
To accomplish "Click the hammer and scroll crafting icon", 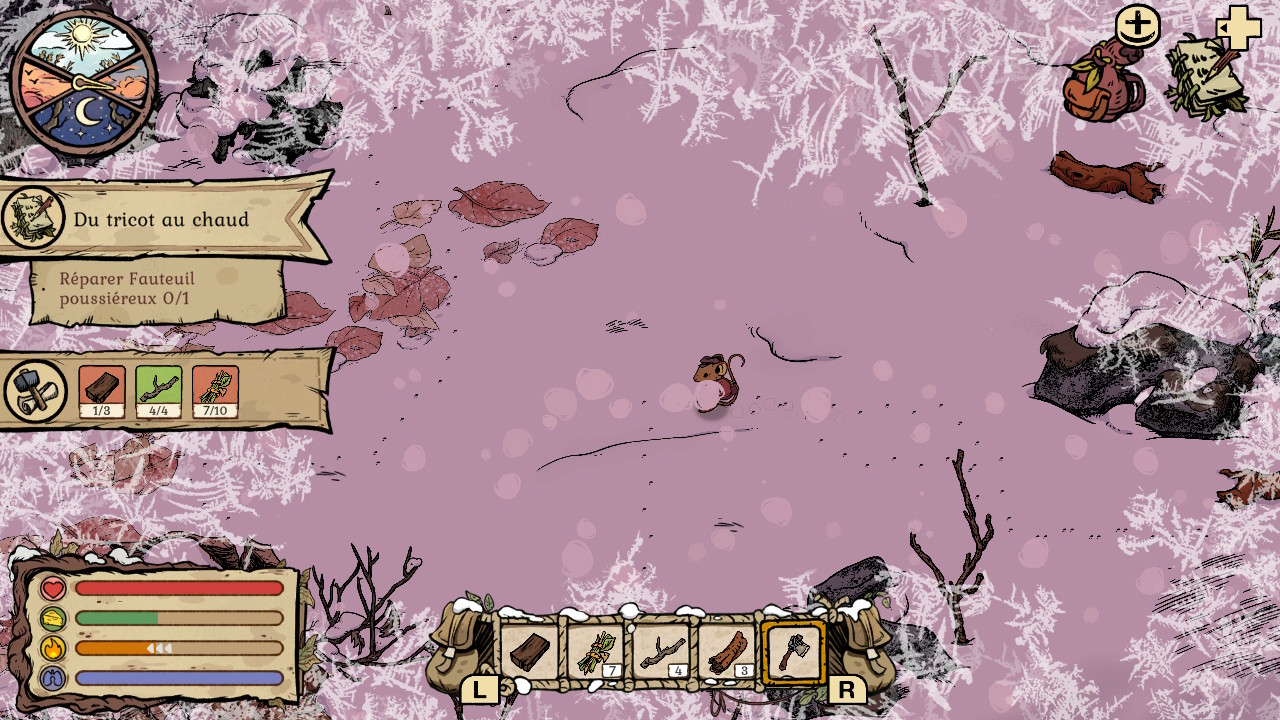I will 36,391.
